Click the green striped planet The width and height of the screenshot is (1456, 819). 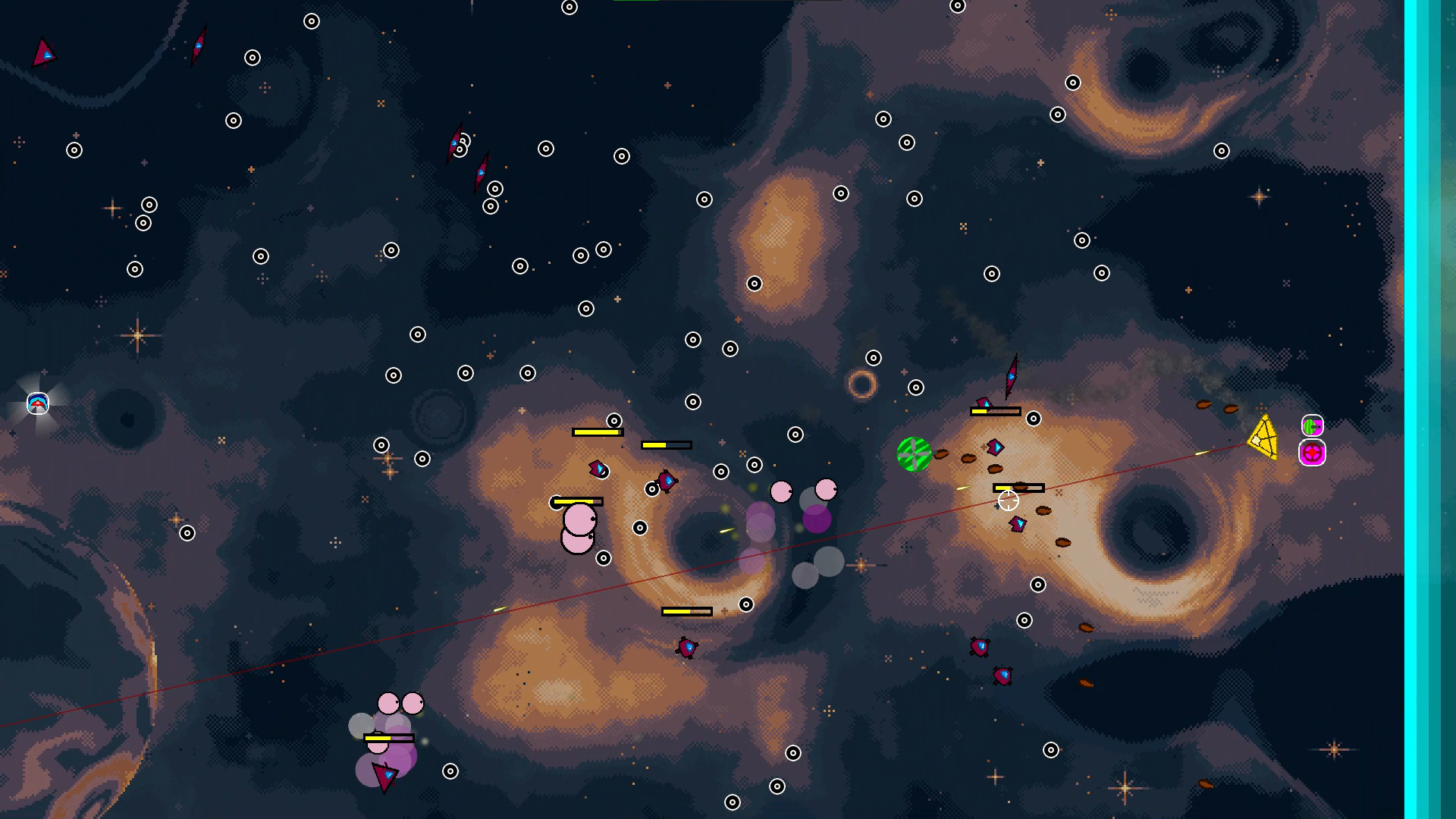[914, 455]
